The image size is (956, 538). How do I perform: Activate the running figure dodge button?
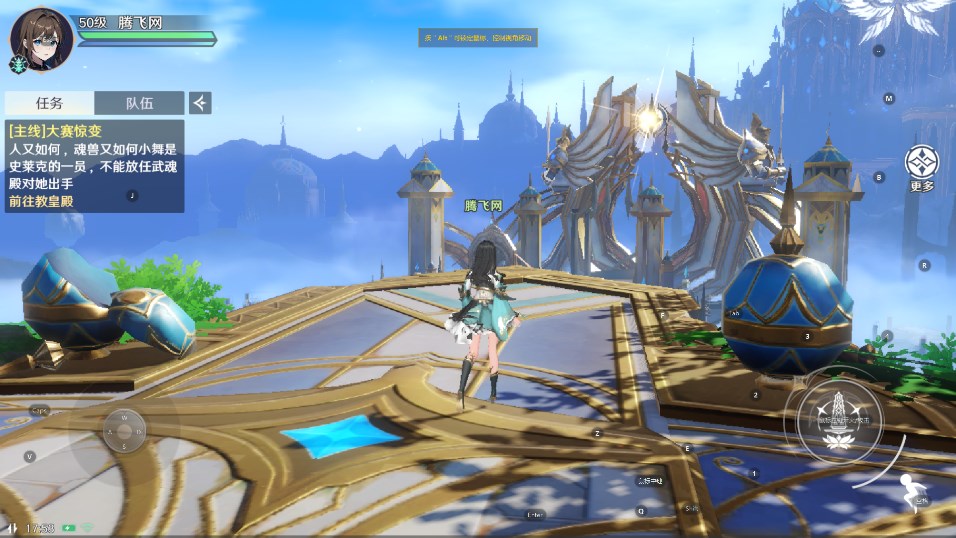pyautogui.click(x=911, y=493)
